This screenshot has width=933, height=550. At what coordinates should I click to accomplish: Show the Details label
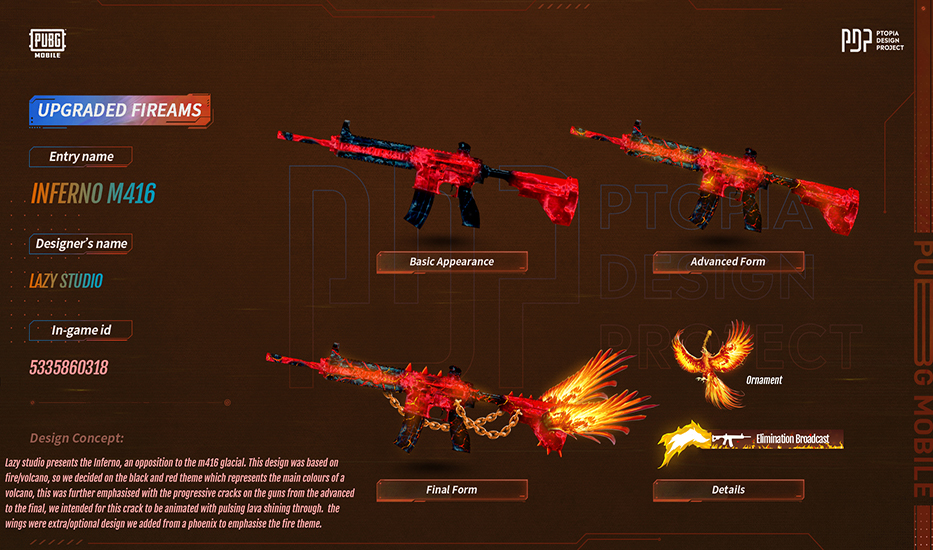click(x=728, y=490)
